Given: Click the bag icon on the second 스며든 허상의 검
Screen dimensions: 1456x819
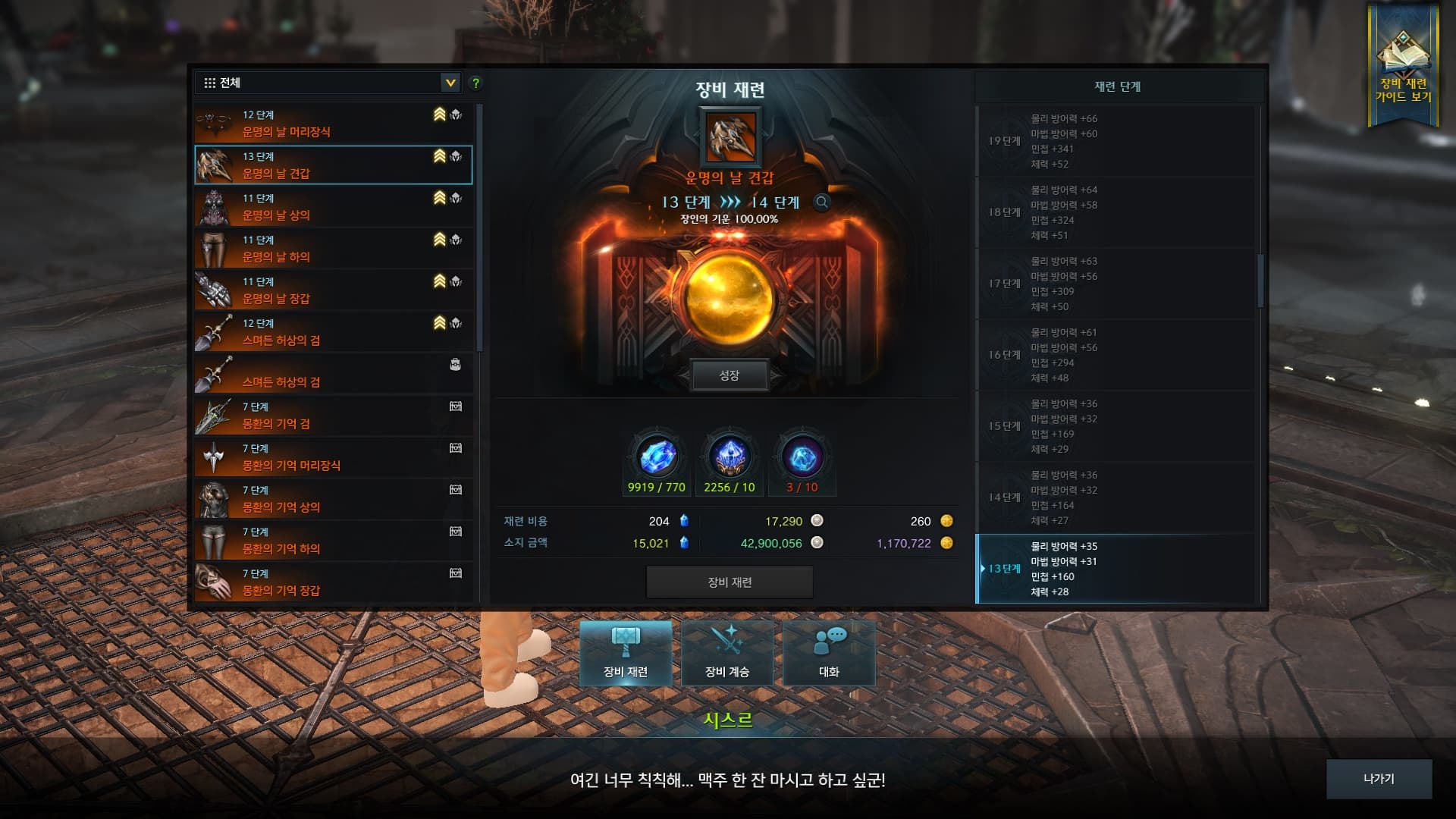Looking at the screenshot, I should pos(454,365).
